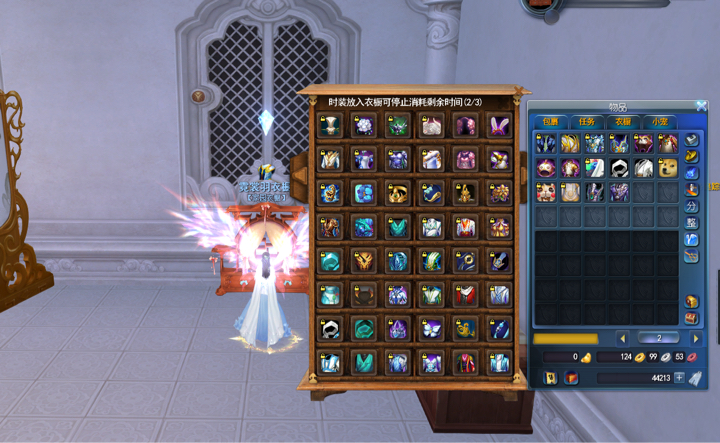Open the 任务 quest items tab
Screen dimensions: 720x443
(588, 121)
